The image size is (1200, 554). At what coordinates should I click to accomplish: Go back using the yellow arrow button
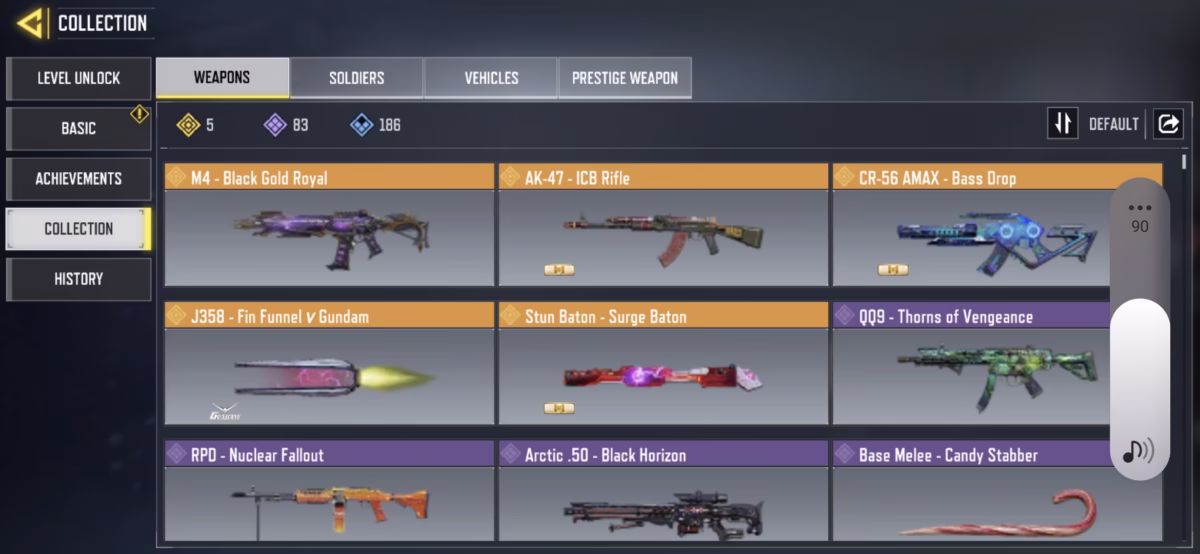tap(30, 23)
